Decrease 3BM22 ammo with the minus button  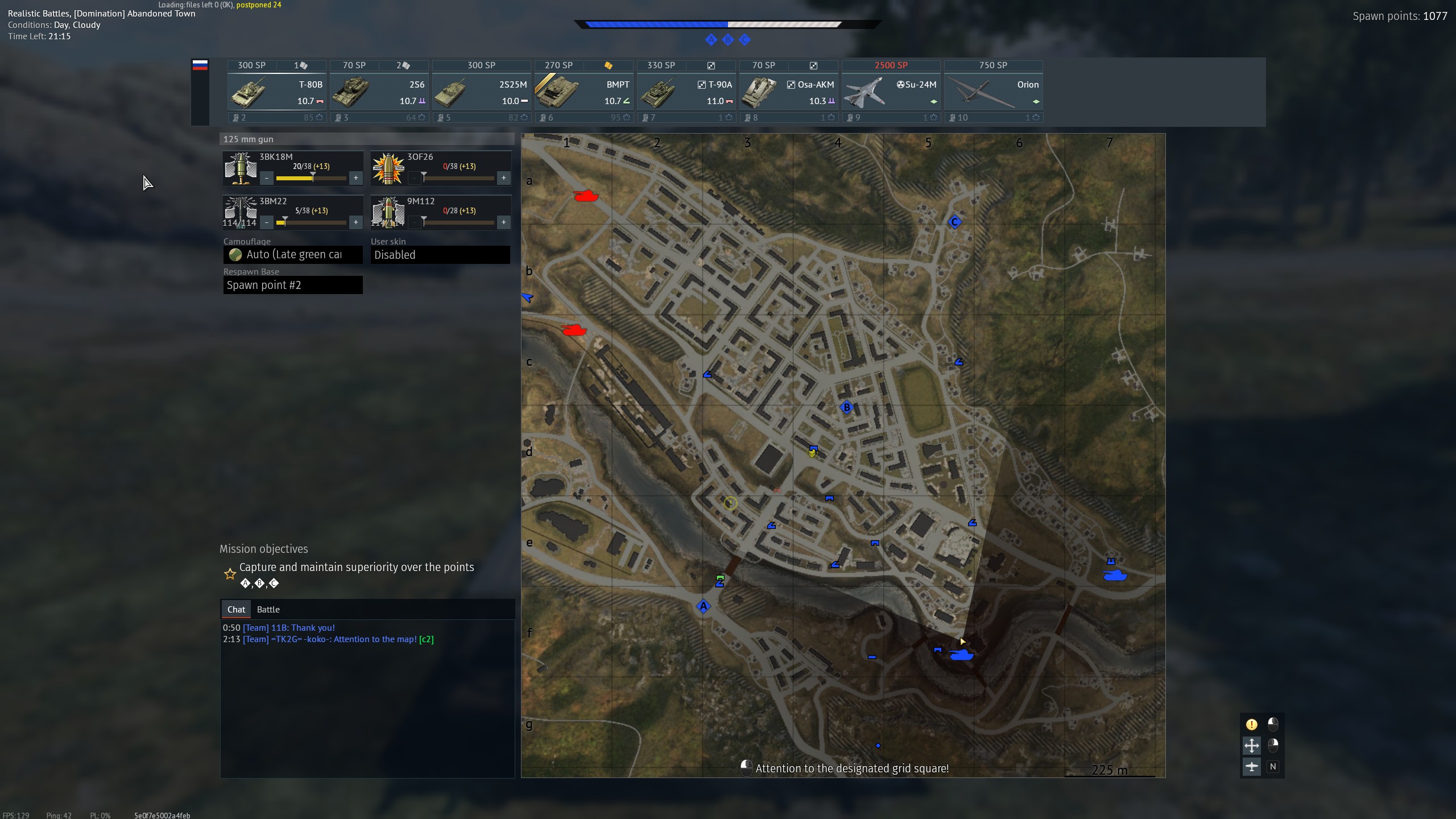click(267, 222)
